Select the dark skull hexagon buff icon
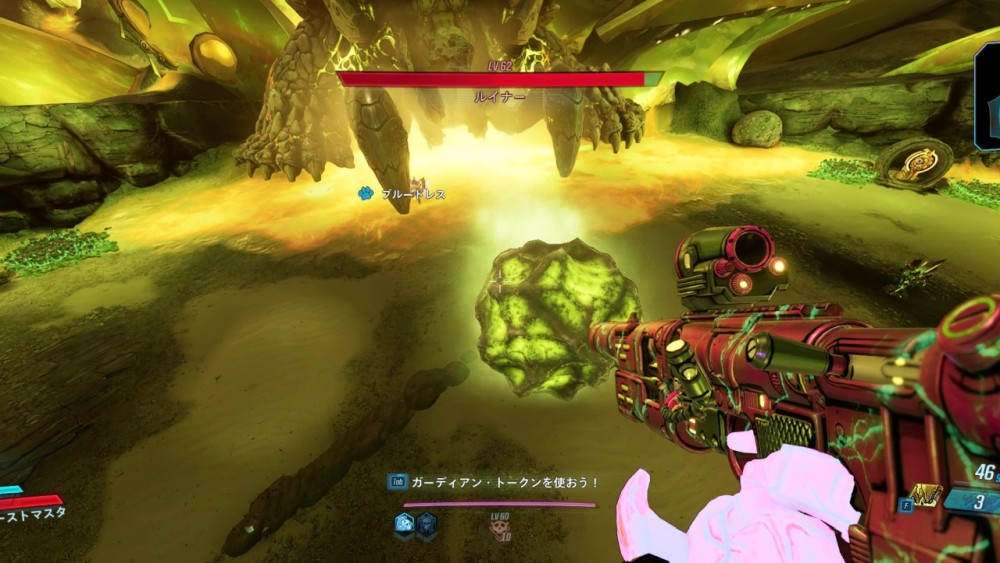Viewport: 1000px width, 563px height. coord(426,523)
